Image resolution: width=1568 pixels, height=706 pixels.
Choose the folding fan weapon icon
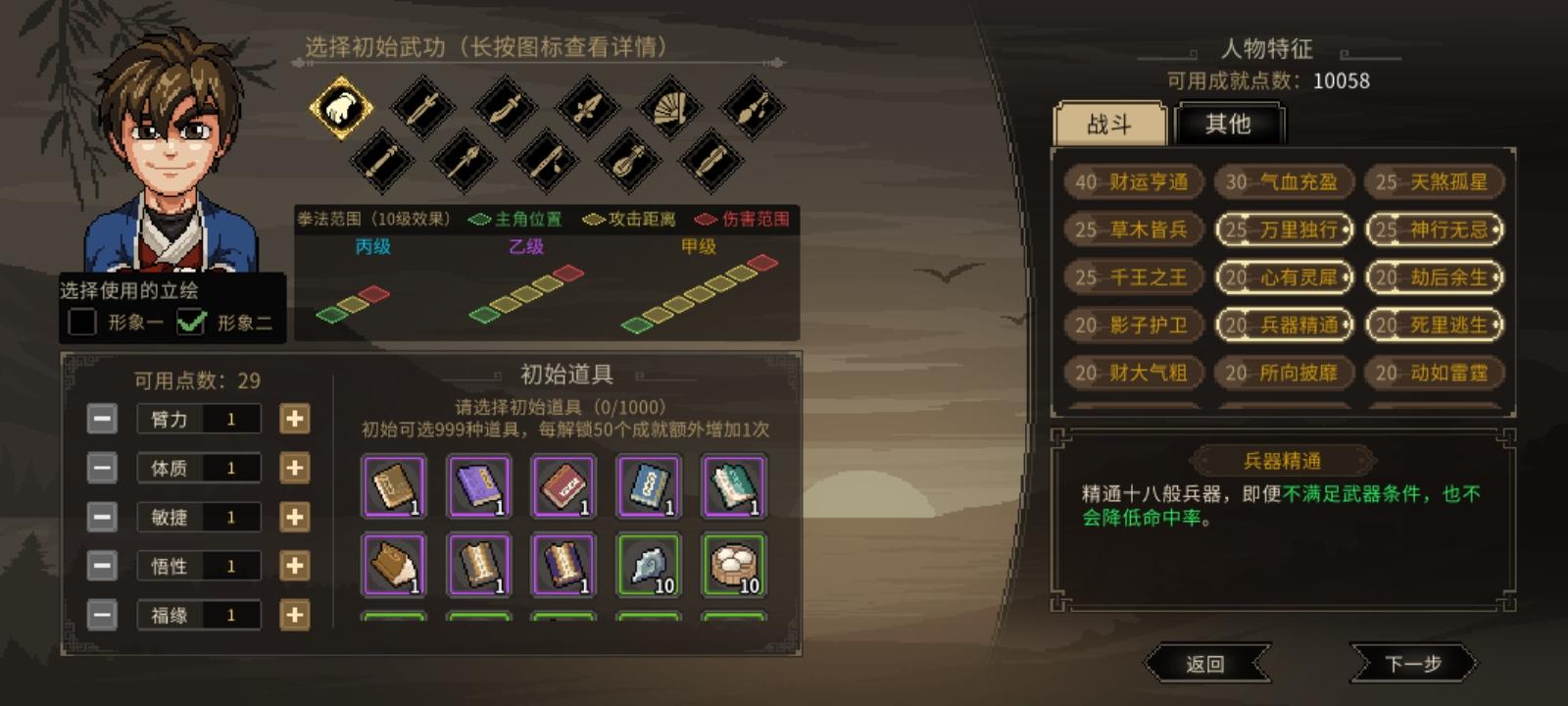(668, 110)
